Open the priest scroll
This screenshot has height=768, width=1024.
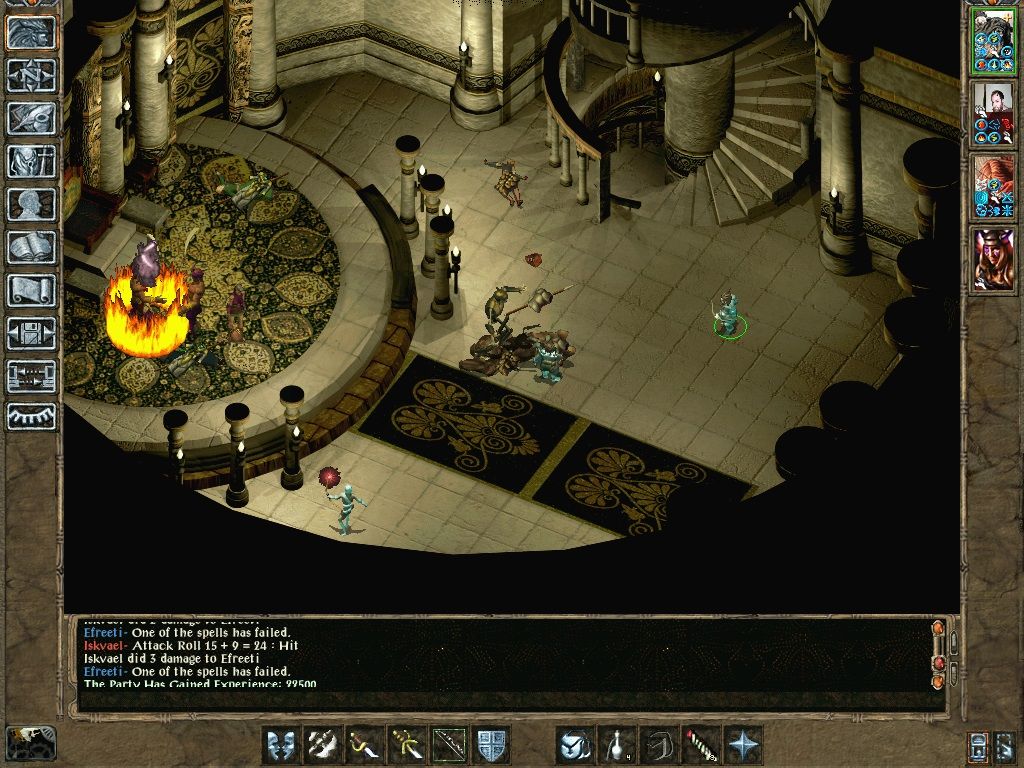pyautogui.click(x=32, y=290)
